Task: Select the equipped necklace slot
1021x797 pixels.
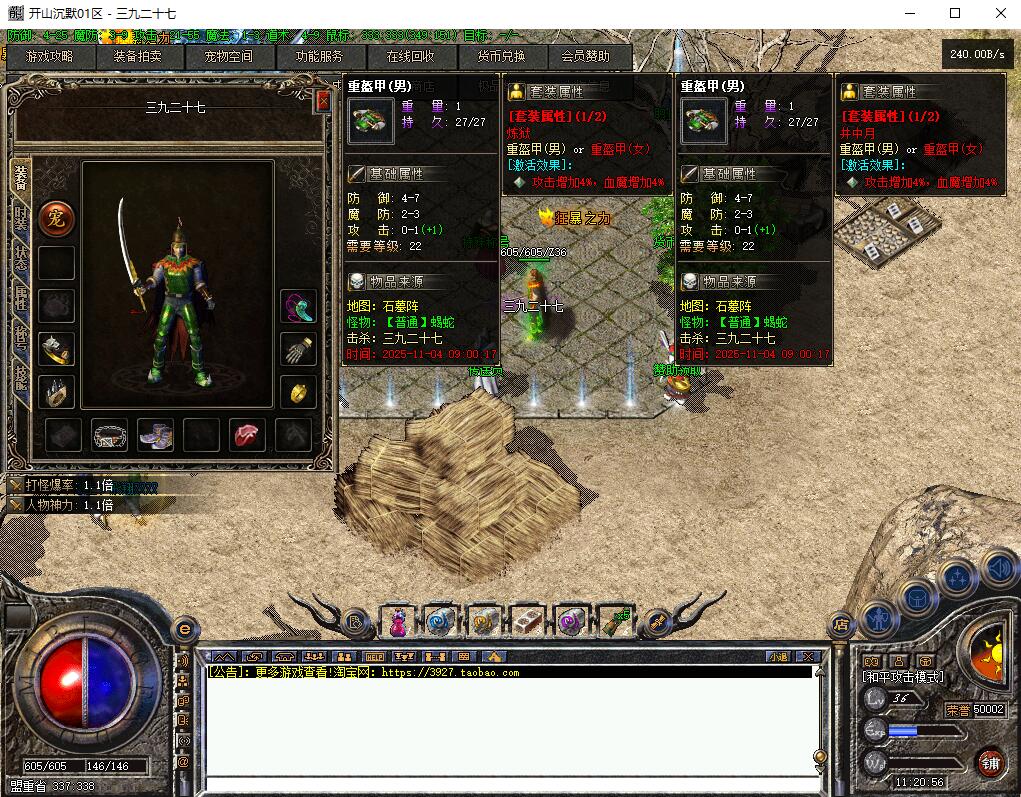Action: 298,306
